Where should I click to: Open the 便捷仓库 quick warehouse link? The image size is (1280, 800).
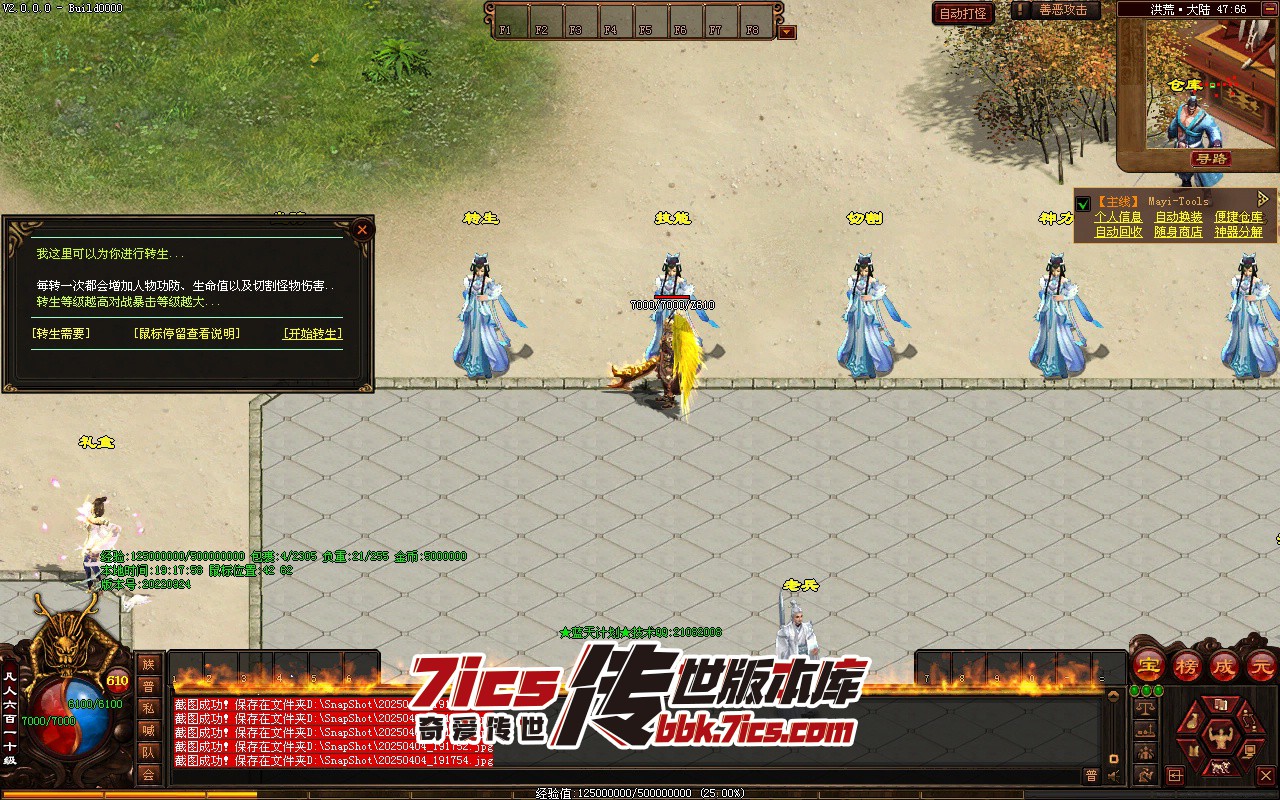(x=1239, y=217)
